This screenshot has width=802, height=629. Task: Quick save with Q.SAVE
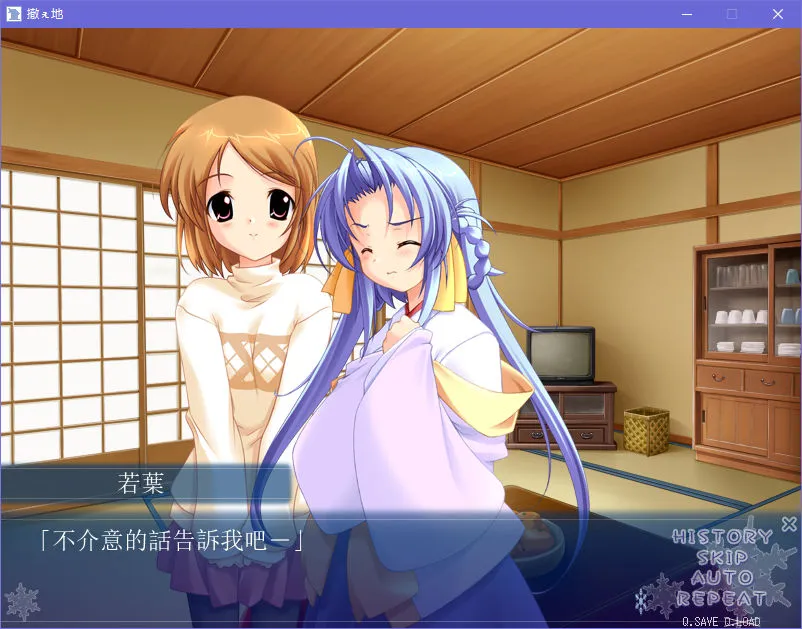click(701, 621)
